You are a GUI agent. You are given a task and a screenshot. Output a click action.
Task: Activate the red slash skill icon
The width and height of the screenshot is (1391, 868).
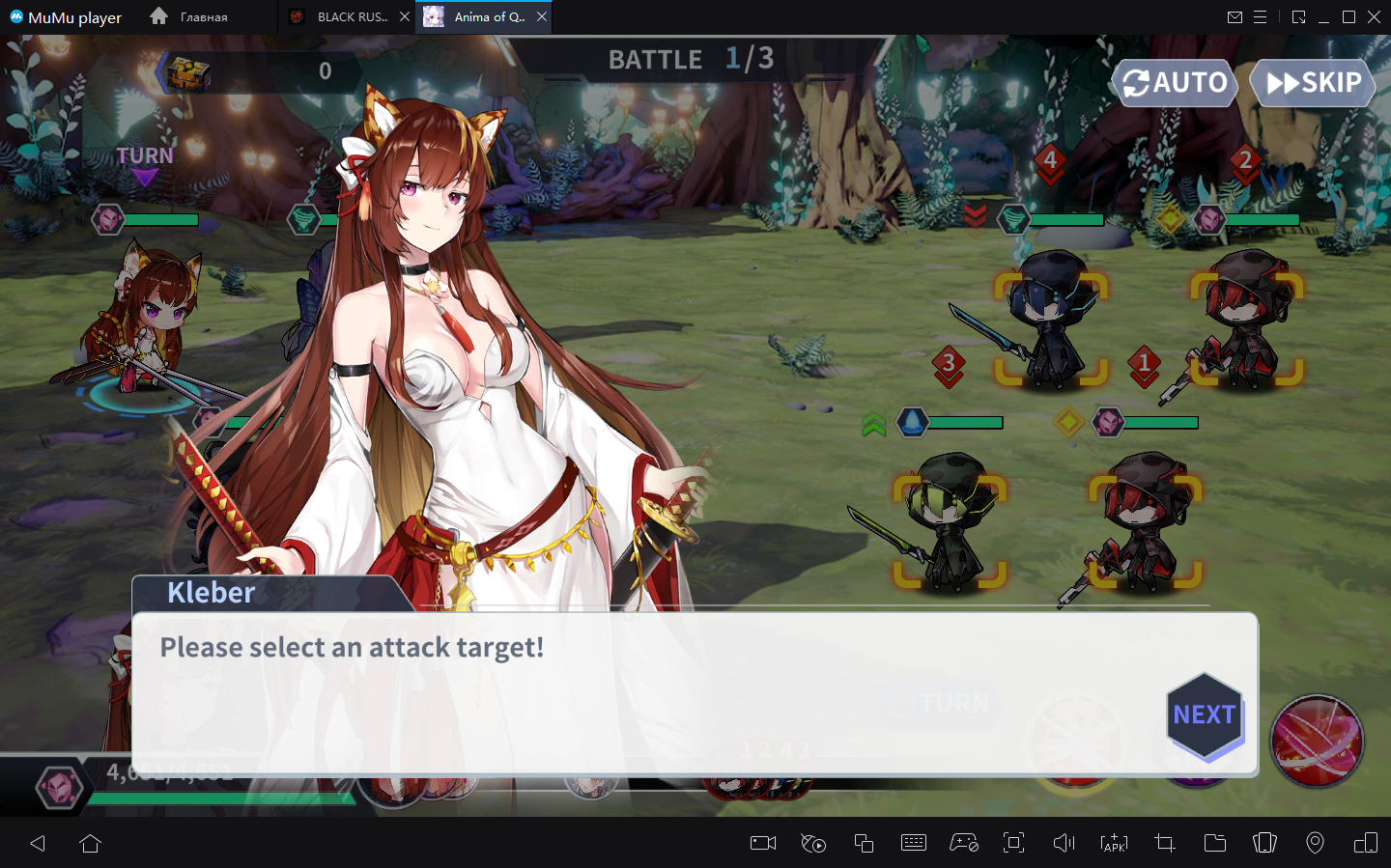[x=1316, y=740]
